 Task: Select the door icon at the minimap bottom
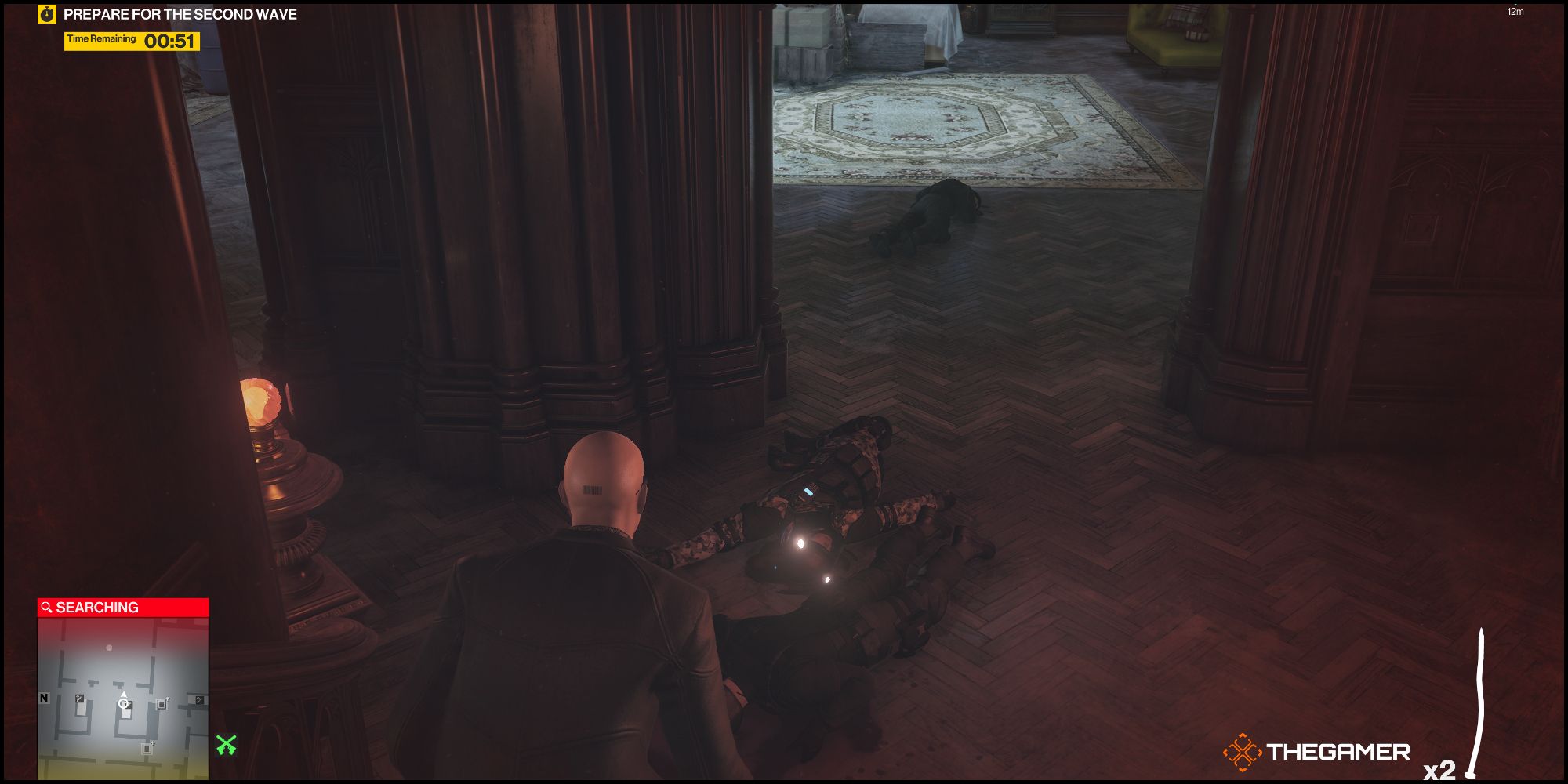(147, 747)
